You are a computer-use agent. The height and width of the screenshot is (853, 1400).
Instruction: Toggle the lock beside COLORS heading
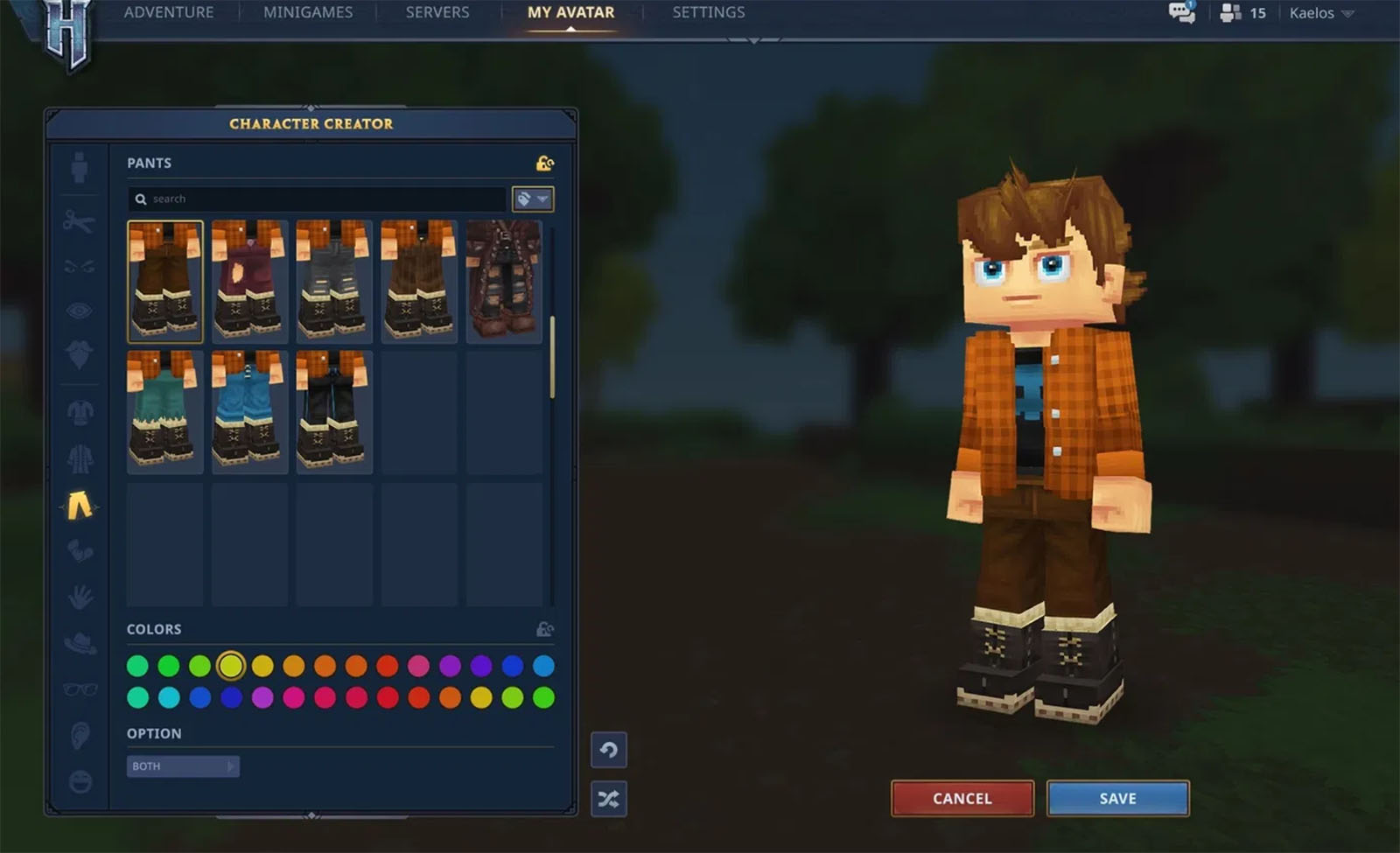pos(544,628)
